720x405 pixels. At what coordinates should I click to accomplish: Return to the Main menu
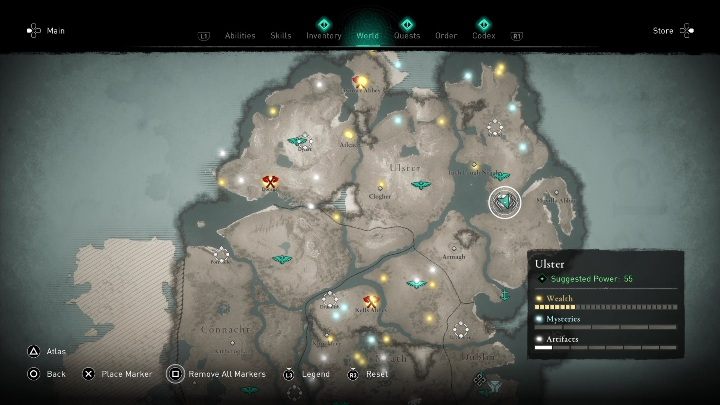point(47,30)
